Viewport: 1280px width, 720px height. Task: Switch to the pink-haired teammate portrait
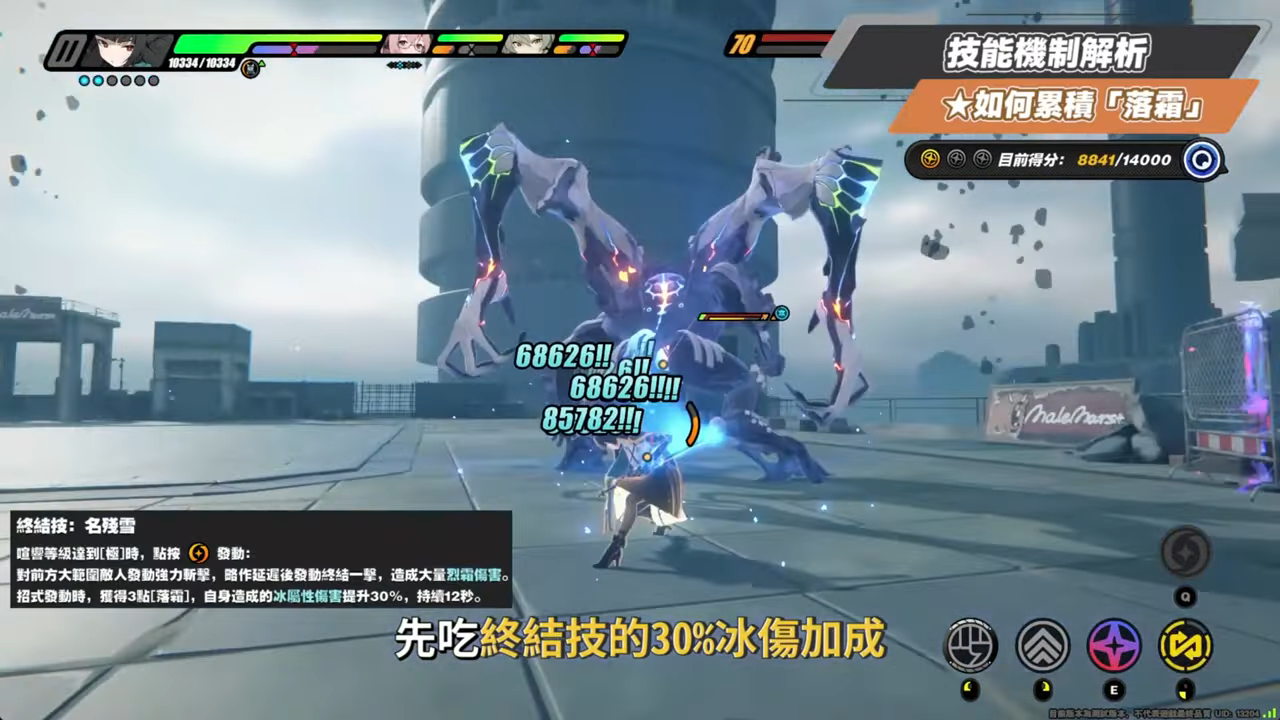407,44
